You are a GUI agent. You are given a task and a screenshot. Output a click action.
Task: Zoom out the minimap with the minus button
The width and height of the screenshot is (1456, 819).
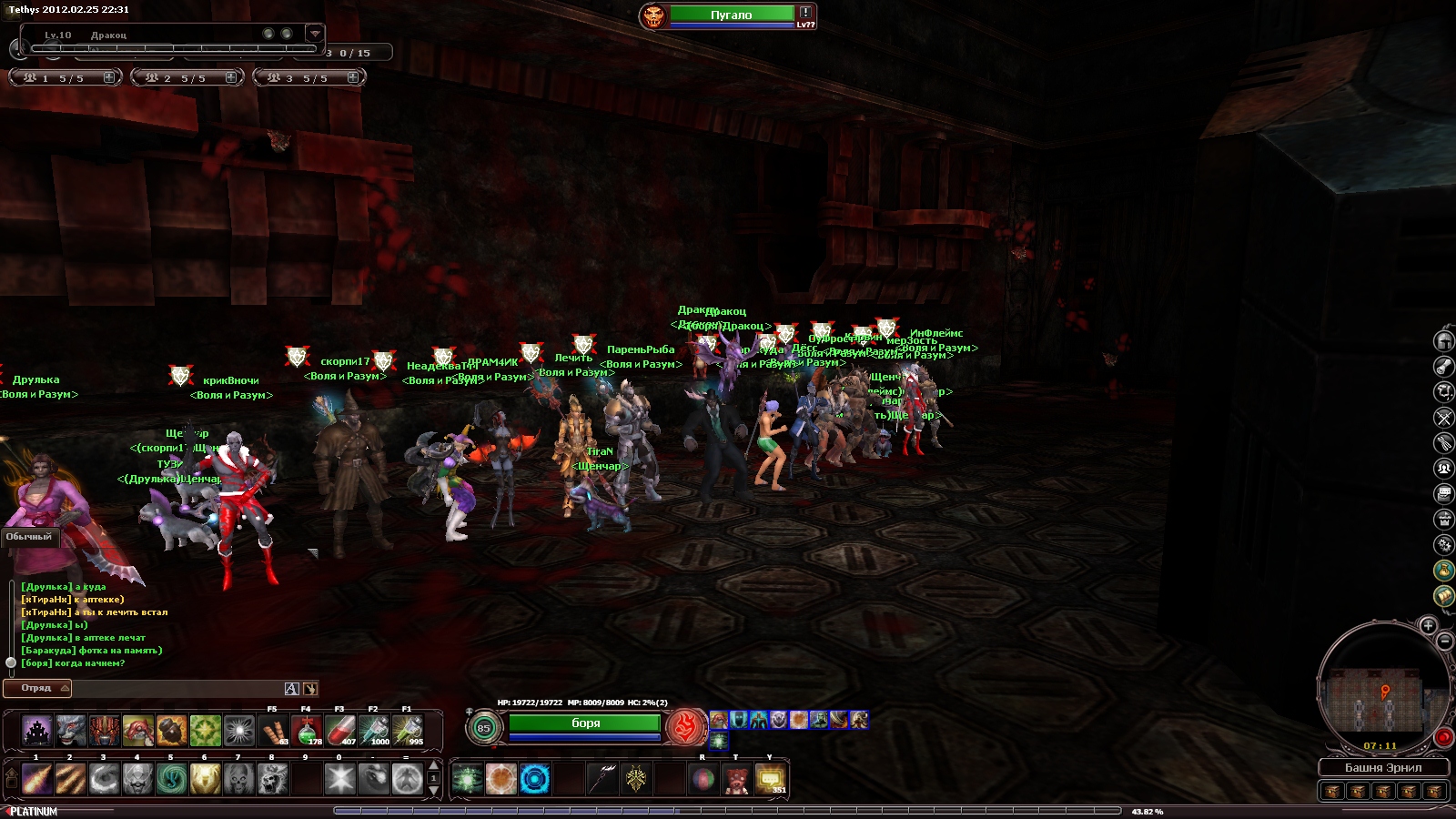(1444, 642)
